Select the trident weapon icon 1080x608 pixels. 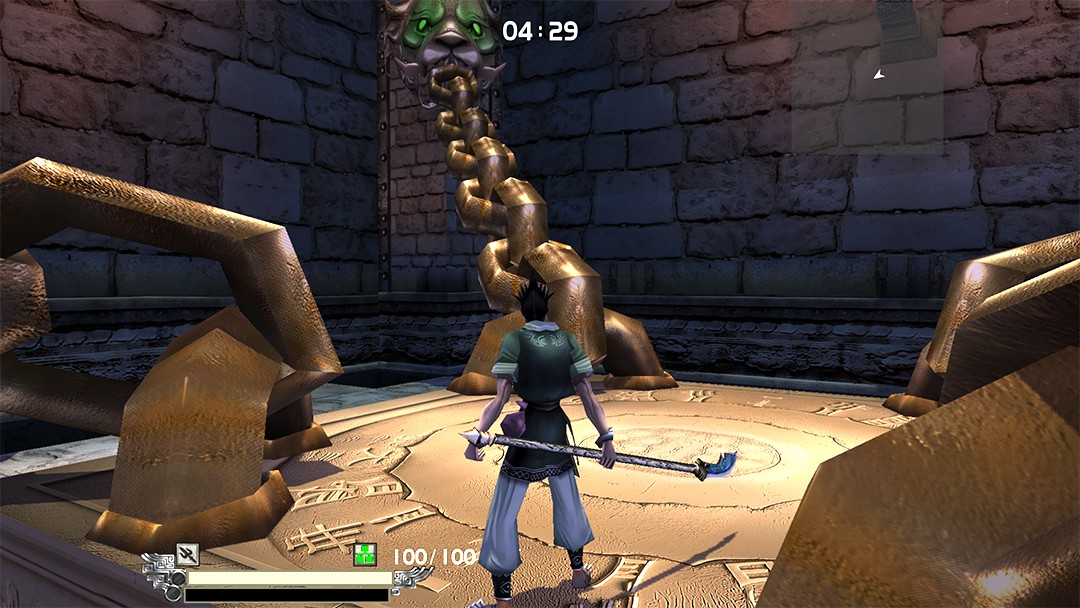187,553
